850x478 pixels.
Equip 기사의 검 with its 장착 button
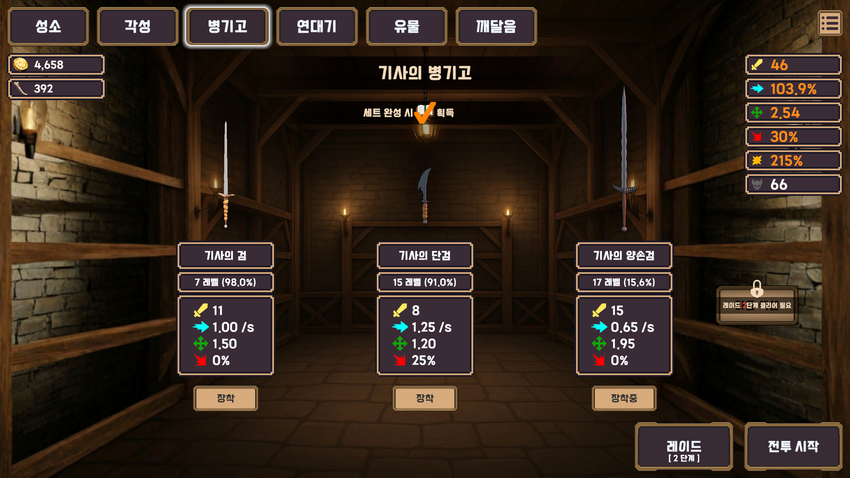[225, 398]
